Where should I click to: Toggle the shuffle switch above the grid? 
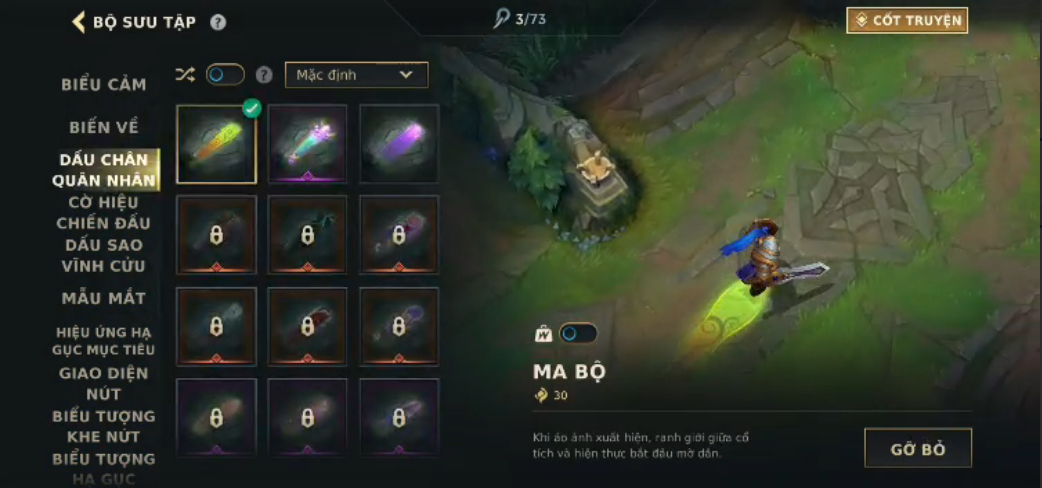pos(225,75)
